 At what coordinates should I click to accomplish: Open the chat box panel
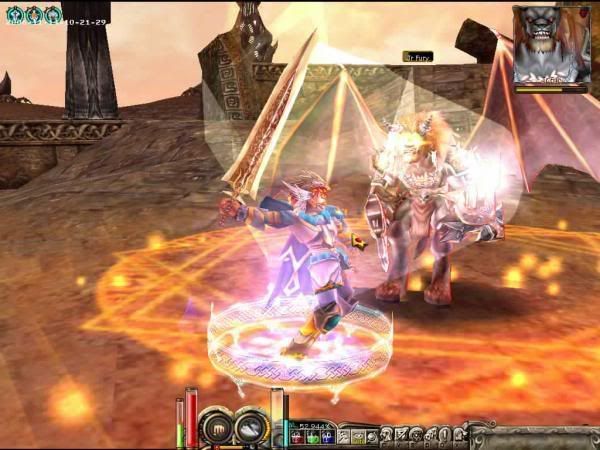pos(534,437)
